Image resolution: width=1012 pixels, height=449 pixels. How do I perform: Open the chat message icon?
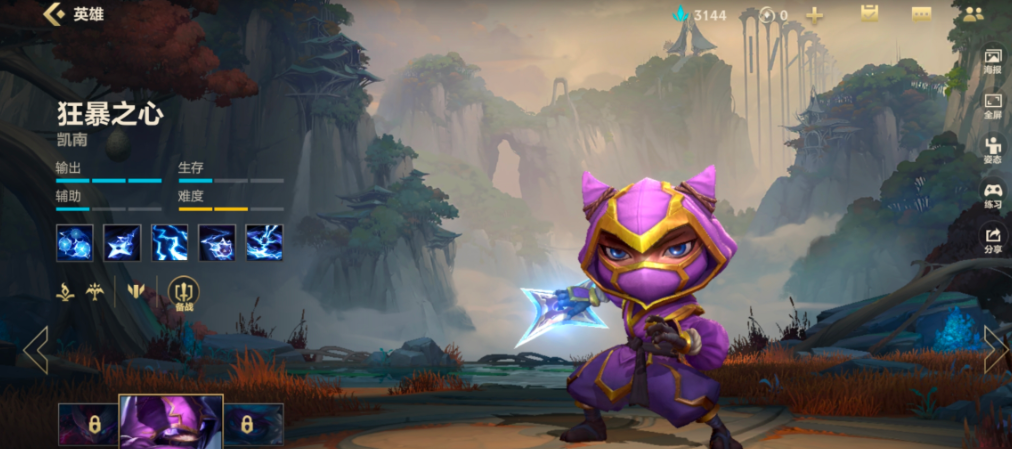pyautogui.click(x=921, y=14)
